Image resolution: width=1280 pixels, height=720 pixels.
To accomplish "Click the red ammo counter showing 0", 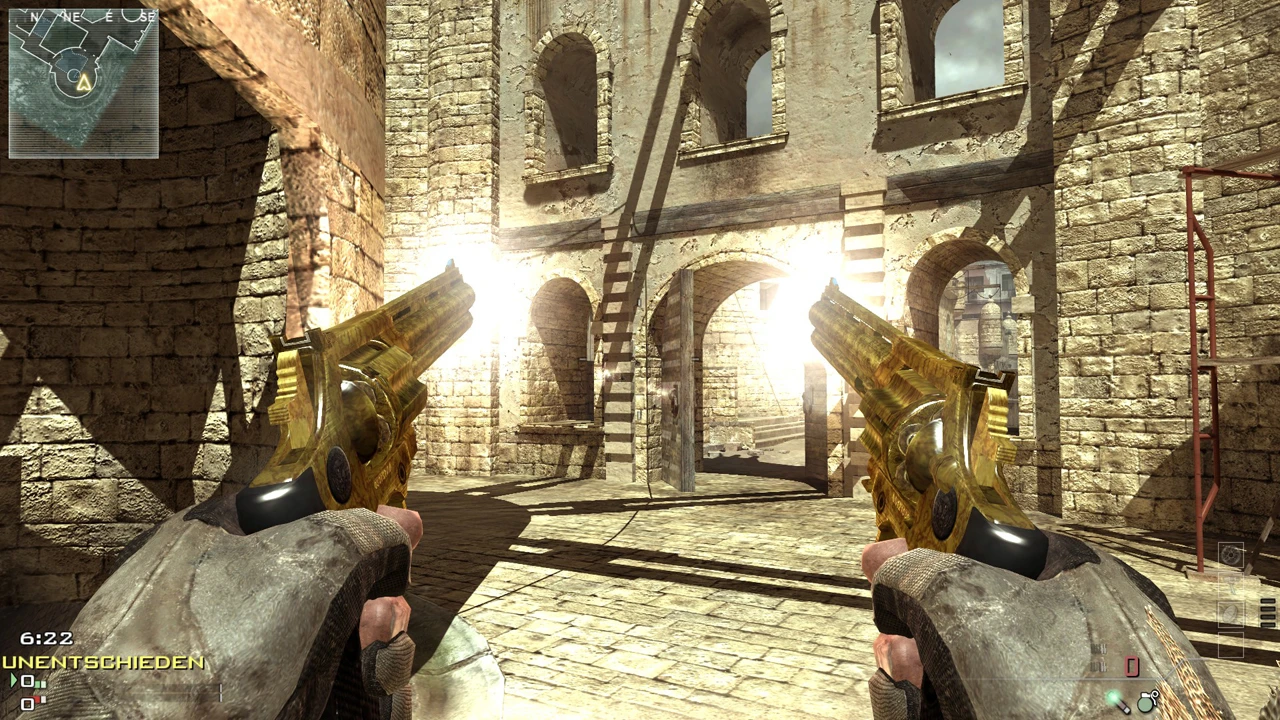I will [x=1132, y=667].
